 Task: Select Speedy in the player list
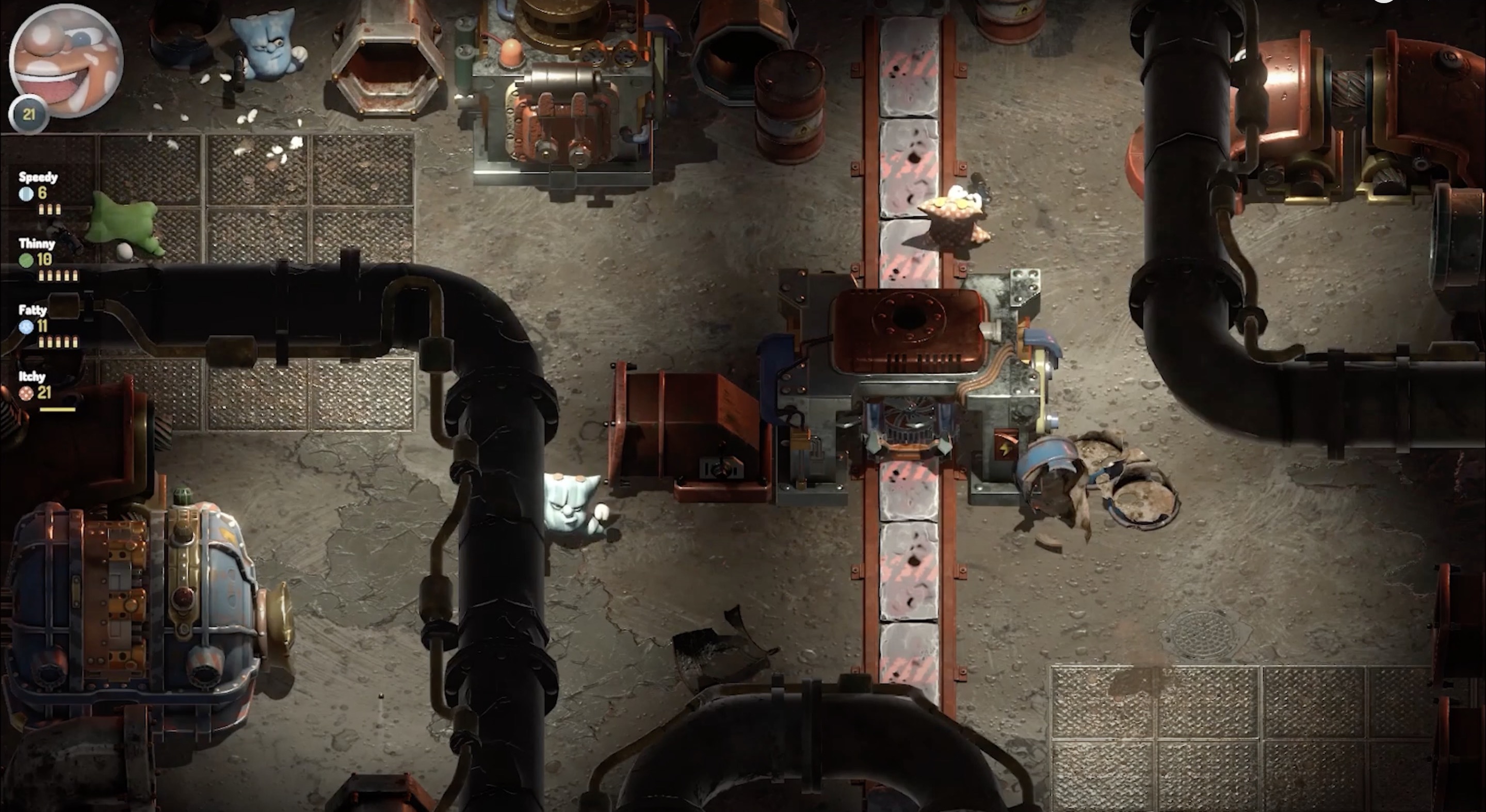38,177
